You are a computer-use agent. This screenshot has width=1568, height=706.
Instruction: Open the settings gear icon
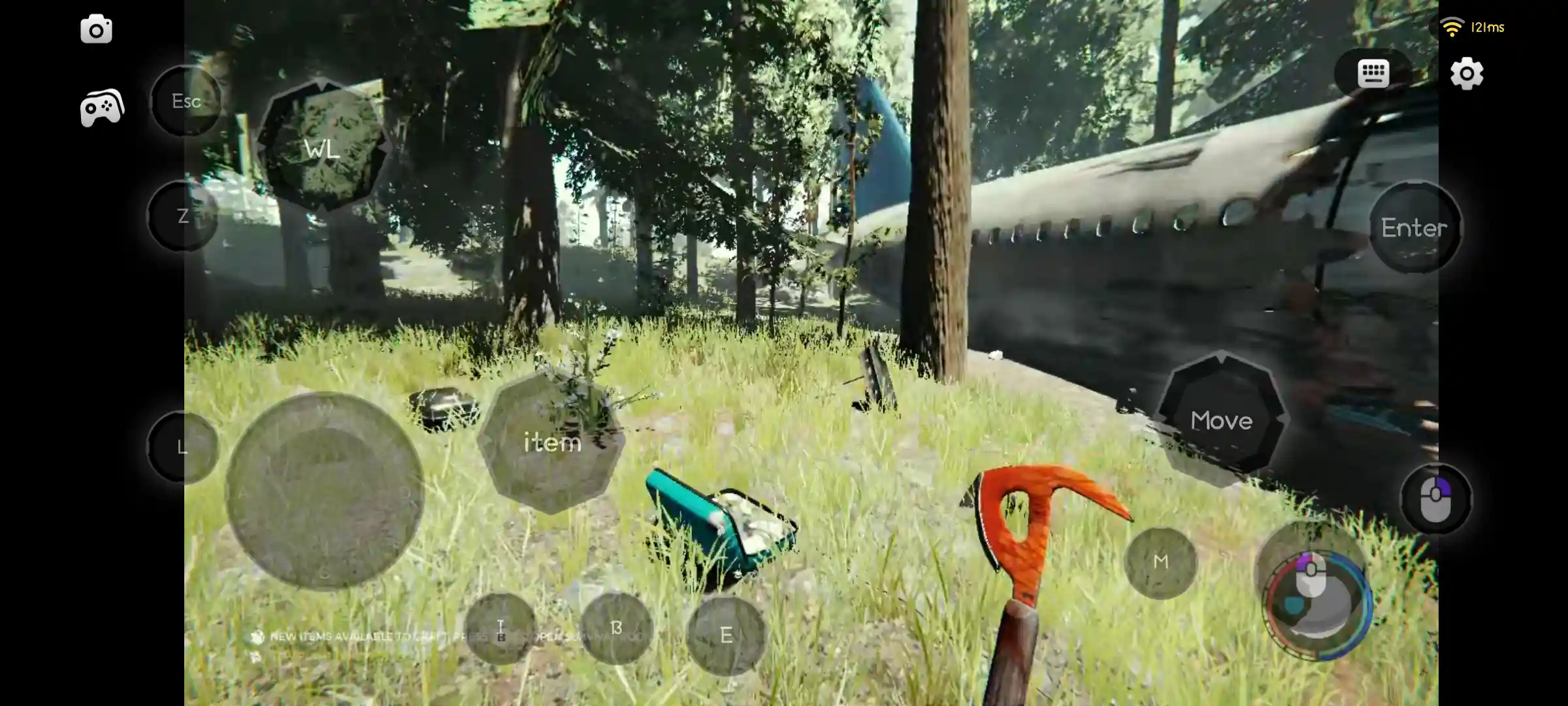coord(1467,74)
